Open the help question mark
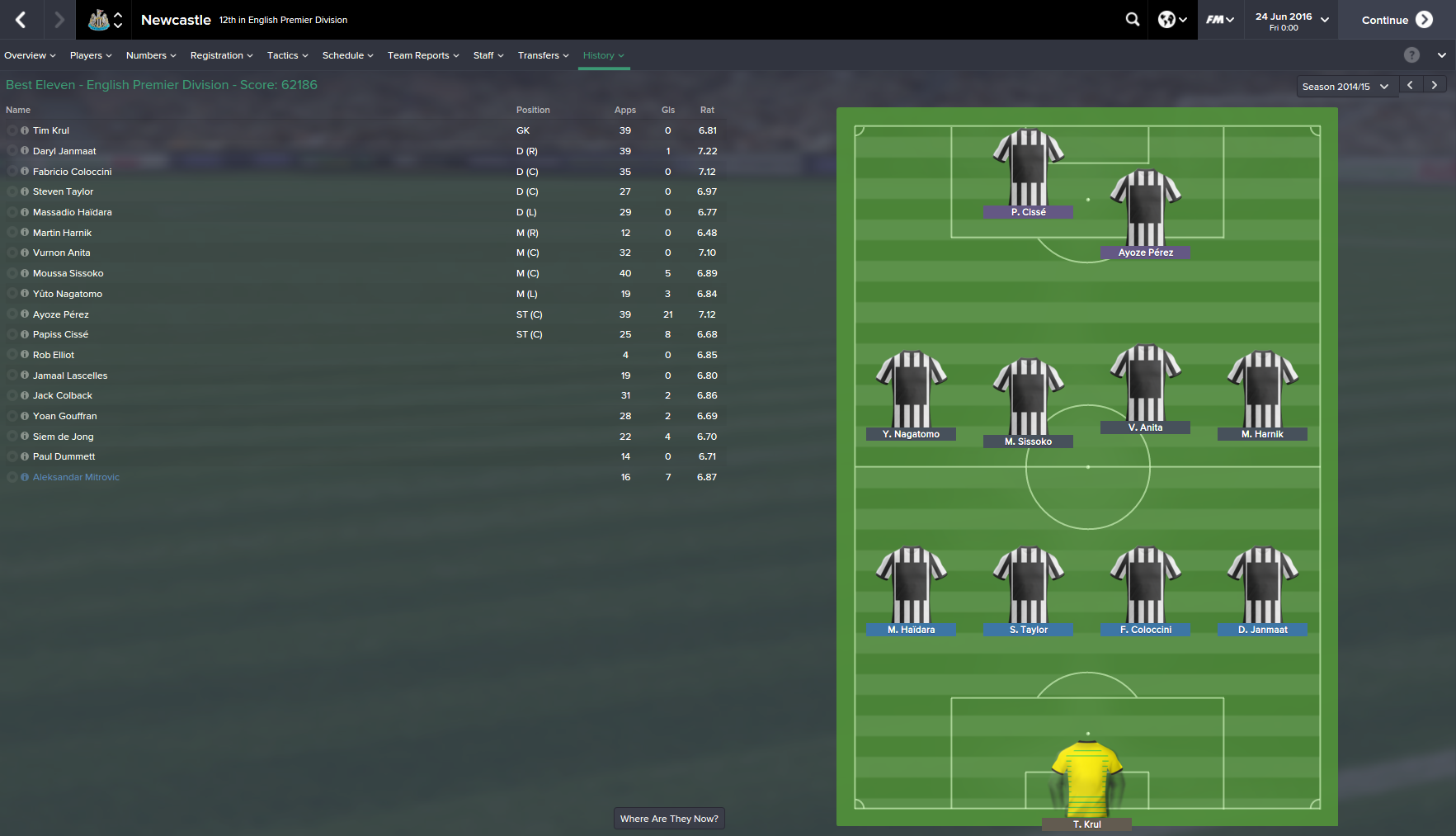1456x836 pixels. coord(1411,55)
